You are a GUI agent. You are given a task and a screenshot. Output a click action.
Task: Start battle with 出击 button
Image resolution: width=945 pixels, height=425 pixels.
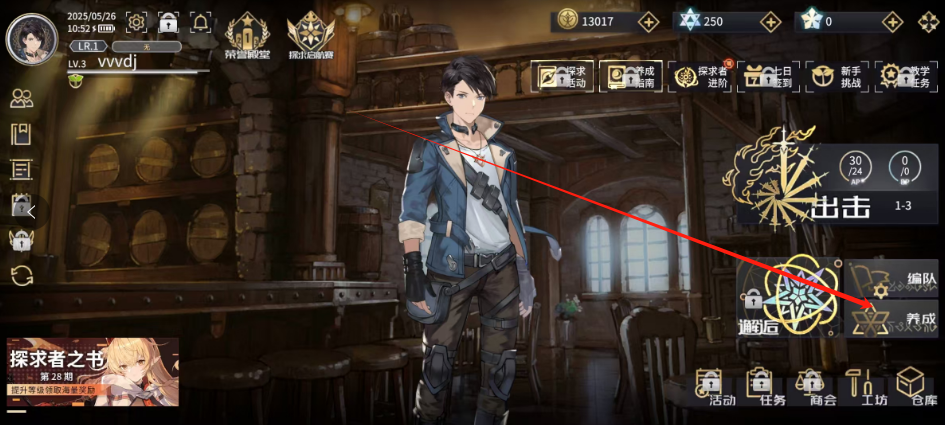838,206
